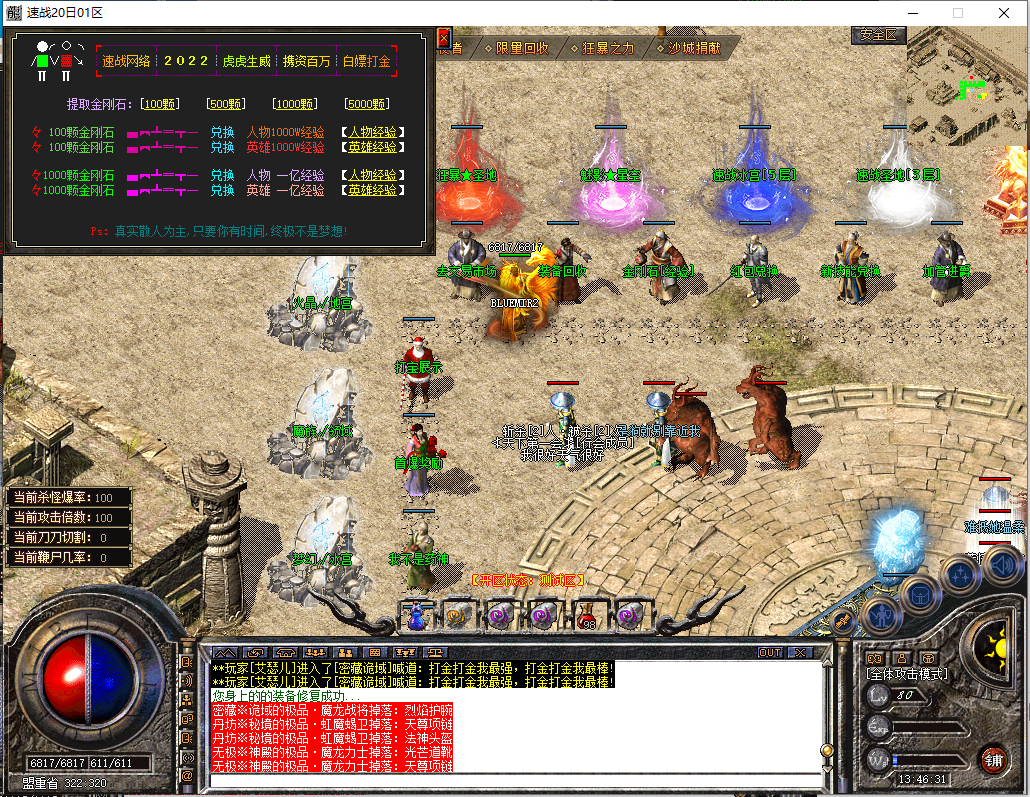Open the 限量回收 menu tab
Image resolution: width=1030 pixels, height=797 pixels.
coord(516,47)
